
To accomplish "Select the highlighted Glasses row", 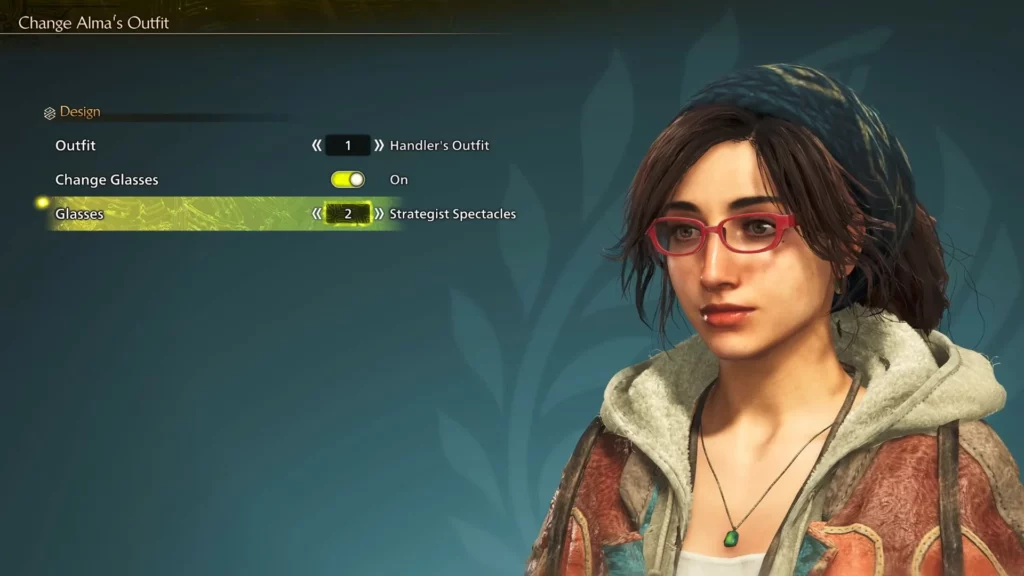I will pos(80,214).
